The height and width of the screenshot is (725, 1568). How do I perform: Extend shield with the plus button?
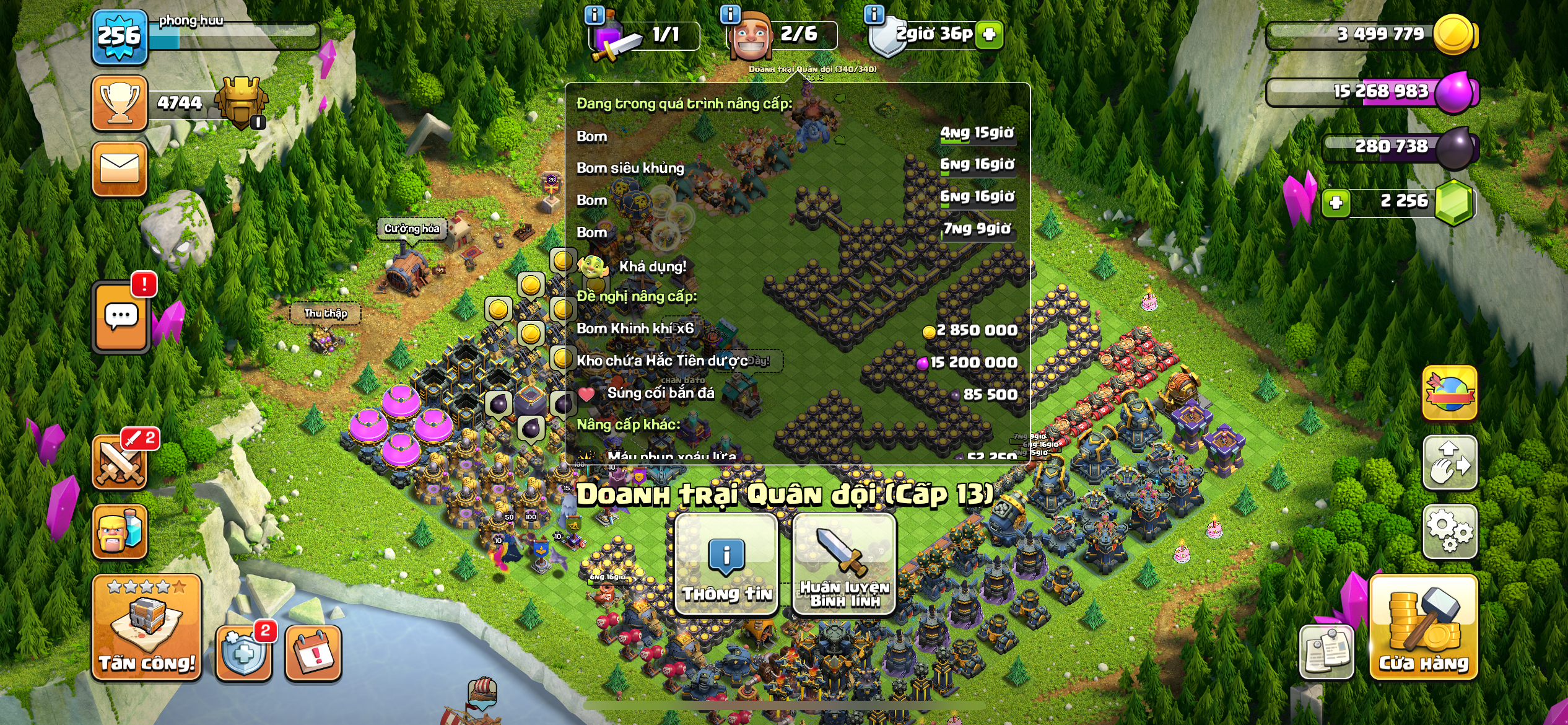pos(989,34)
